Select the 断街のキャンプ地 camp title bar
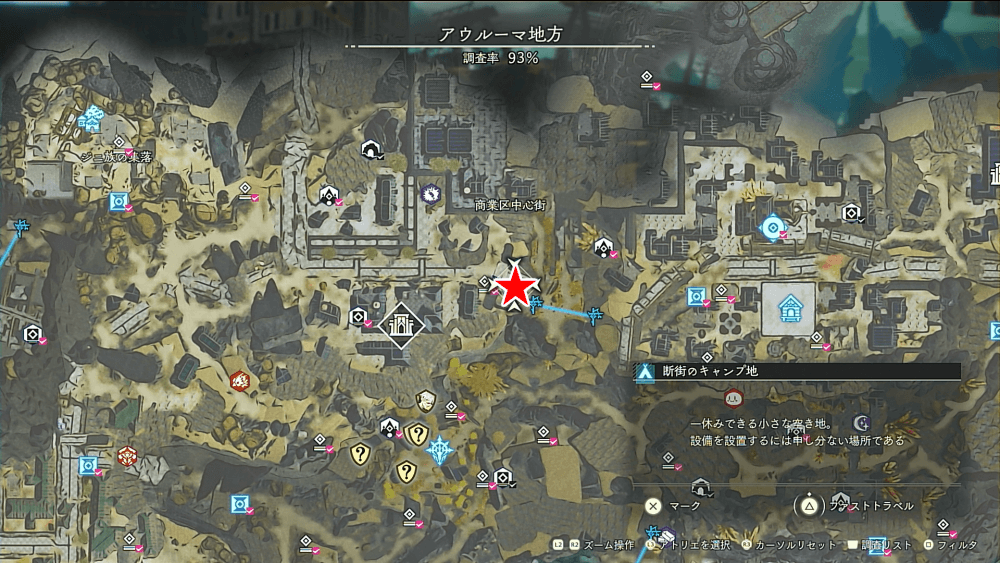 pos(797,371)
